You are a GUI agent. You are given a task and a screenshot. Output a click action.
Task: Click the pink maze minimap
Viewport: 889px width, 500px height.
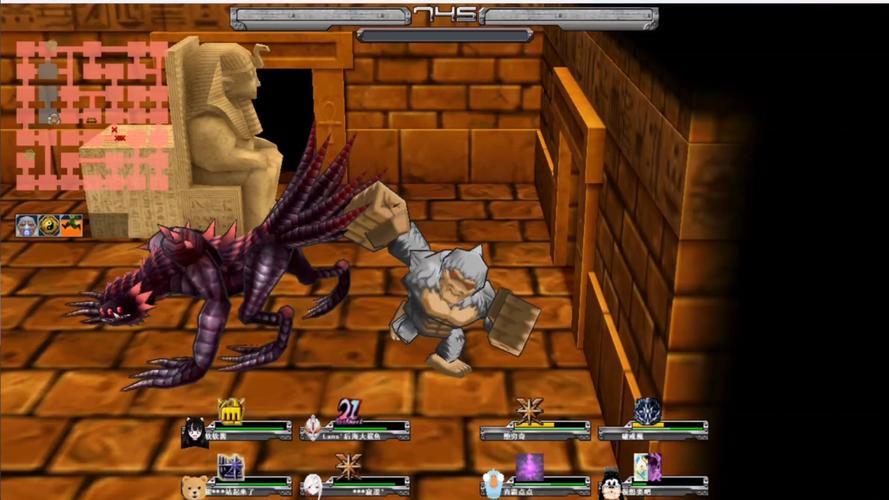click(92, 115)
